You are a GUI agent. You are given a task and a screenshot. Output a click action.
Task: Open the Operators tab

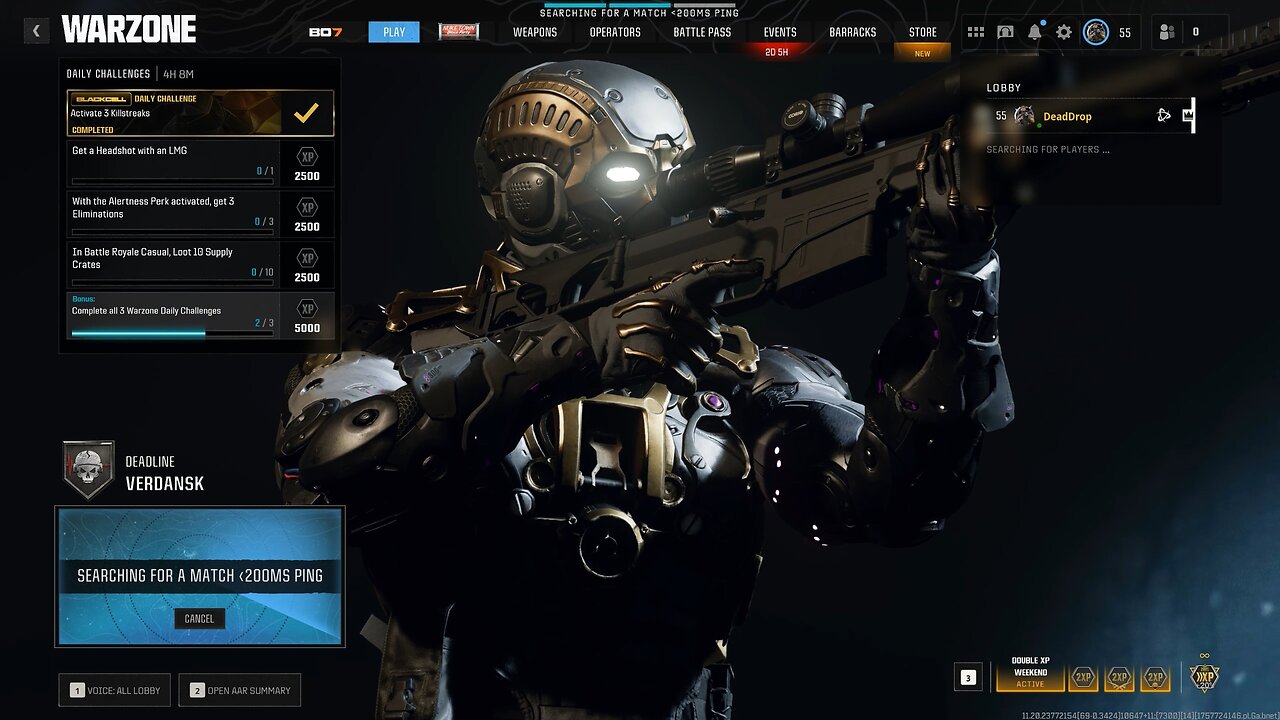pos(615,32)
